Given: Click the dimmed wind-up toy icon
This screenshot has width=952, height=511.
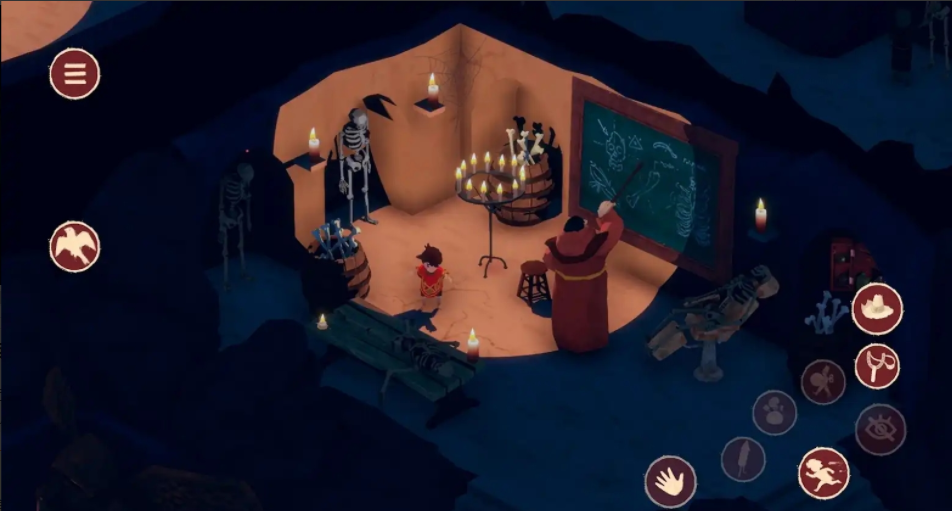Looking at the screenshot, I should point(823,382).
